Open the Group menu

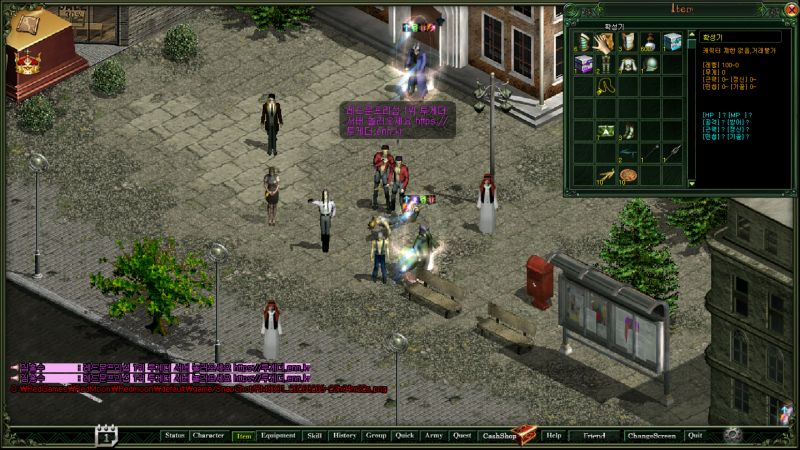coord(376,436)
